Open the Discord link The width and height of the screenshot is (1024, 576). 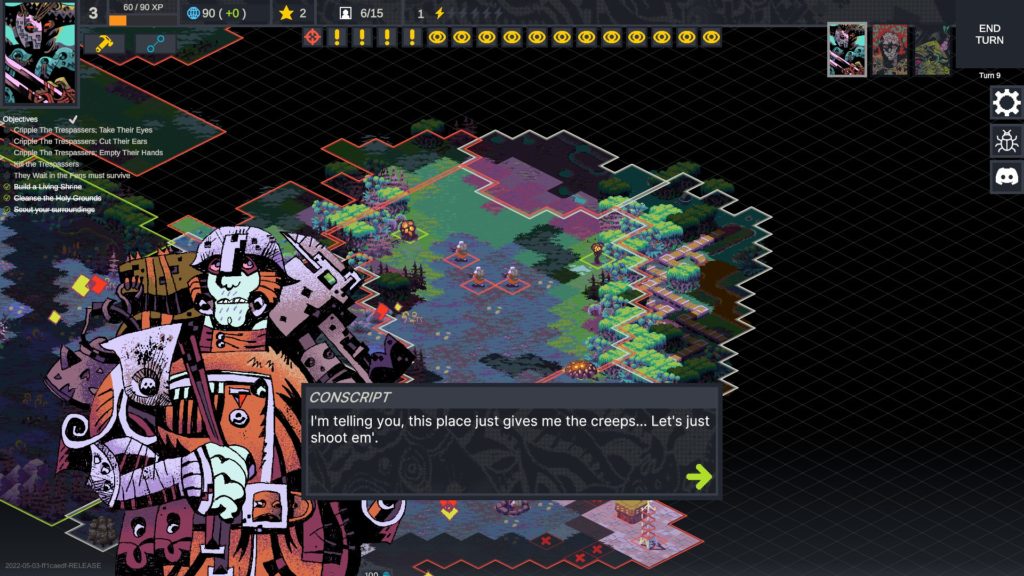(1006, 177)
